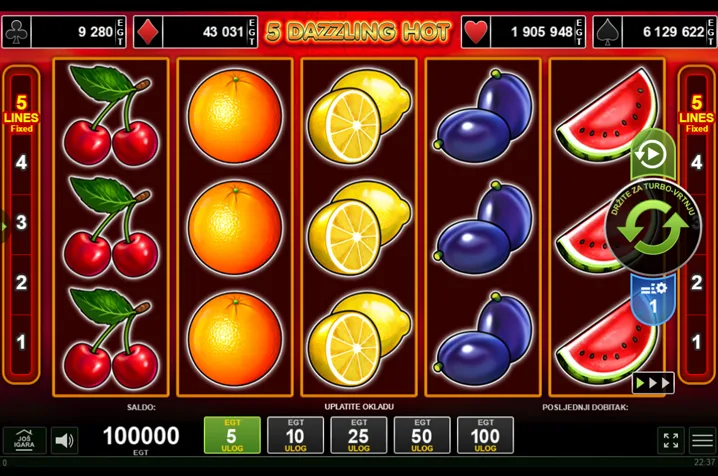Click the hearts jackpot counter
The image size is (718, 476).
[x=524, y=32]
